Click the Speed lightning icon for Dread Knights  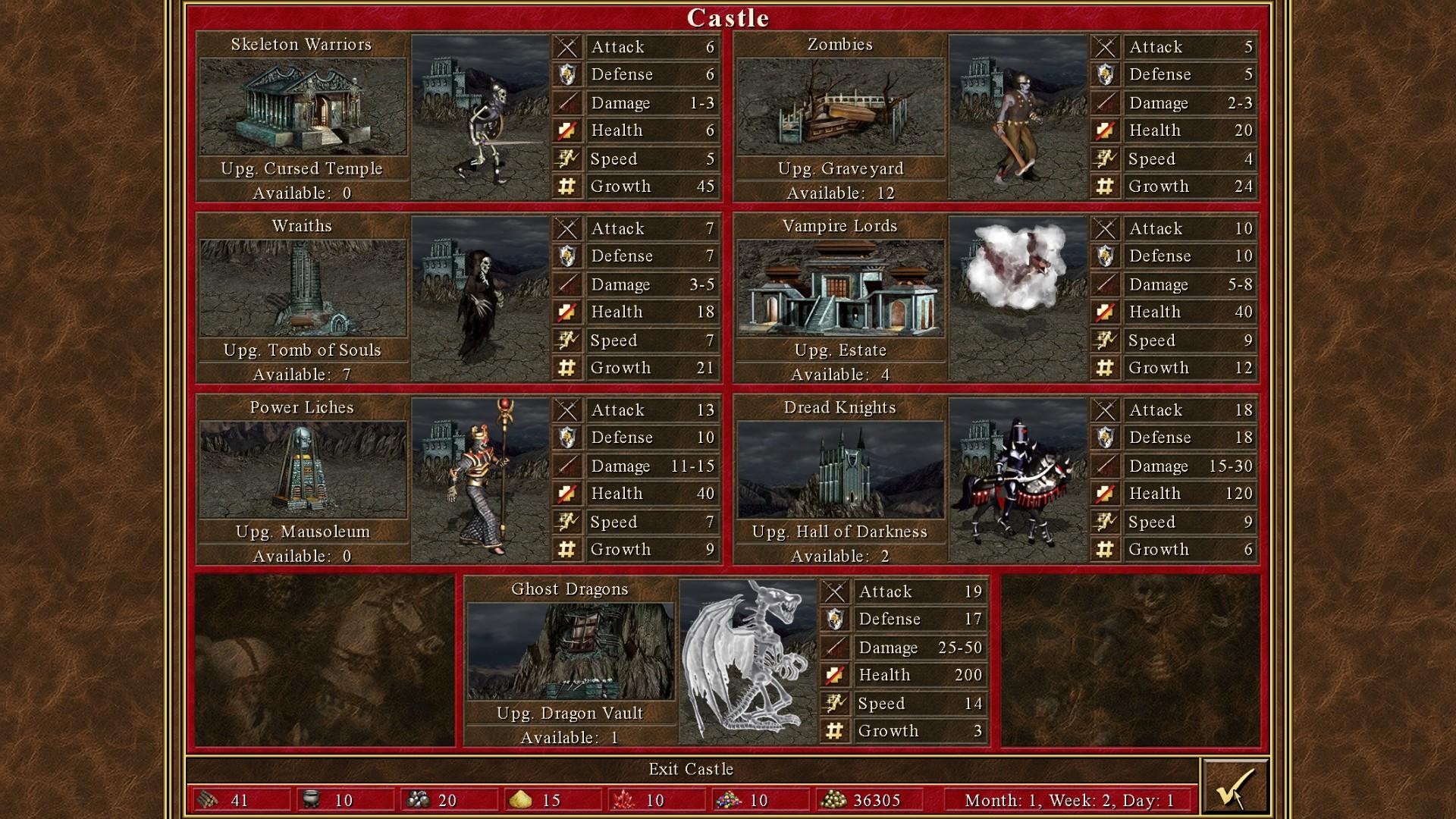[1106, 522]
